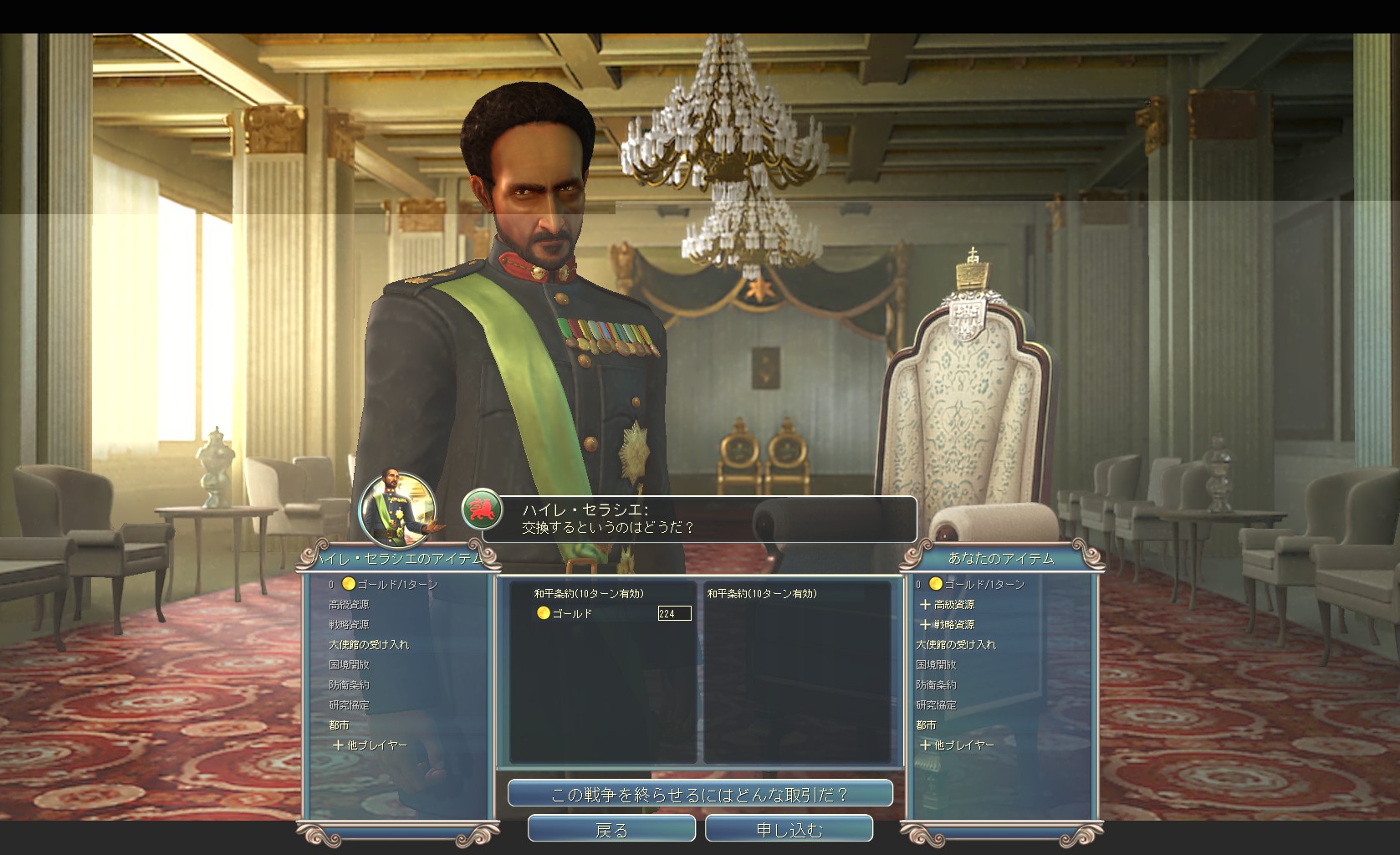This screenshot has width=1400, height=855.
Task: Offer your 大使館の受け入れ embassy item
Action: click(956, 644)
